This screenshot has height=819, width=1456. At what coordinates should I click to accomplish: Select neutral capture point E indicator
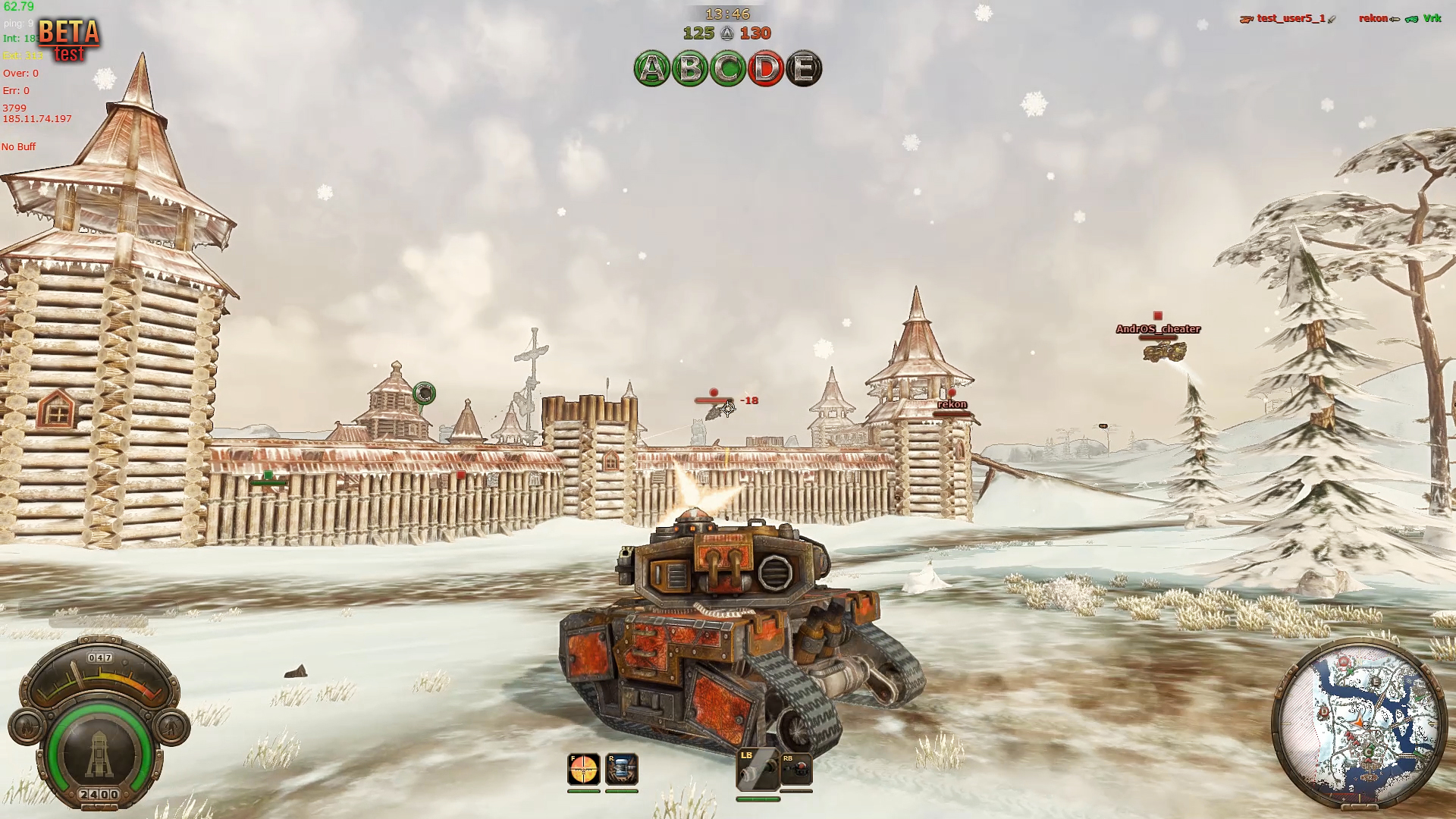click(804, 69)
